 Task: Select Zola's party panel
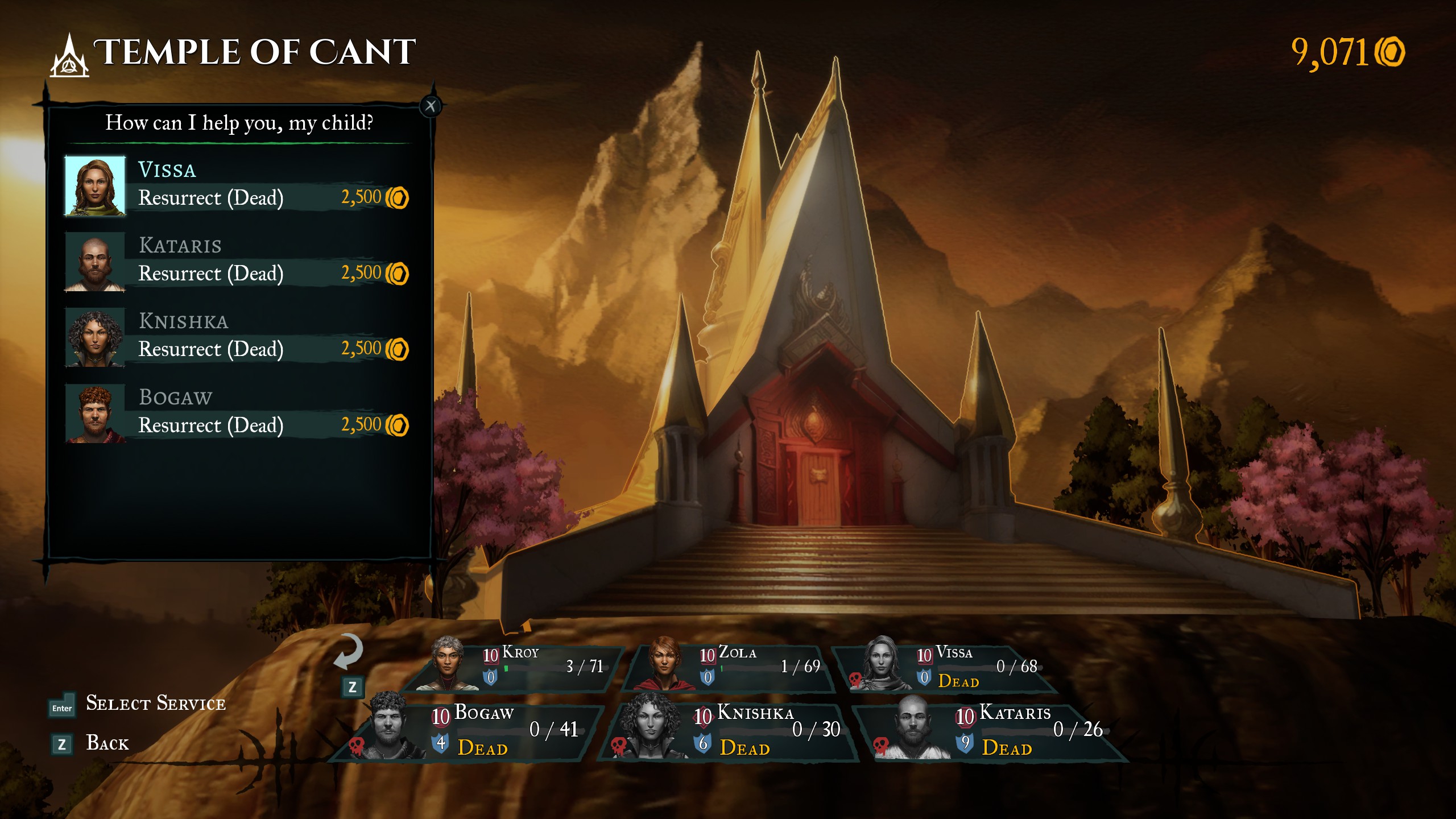(x=731, y=666)
